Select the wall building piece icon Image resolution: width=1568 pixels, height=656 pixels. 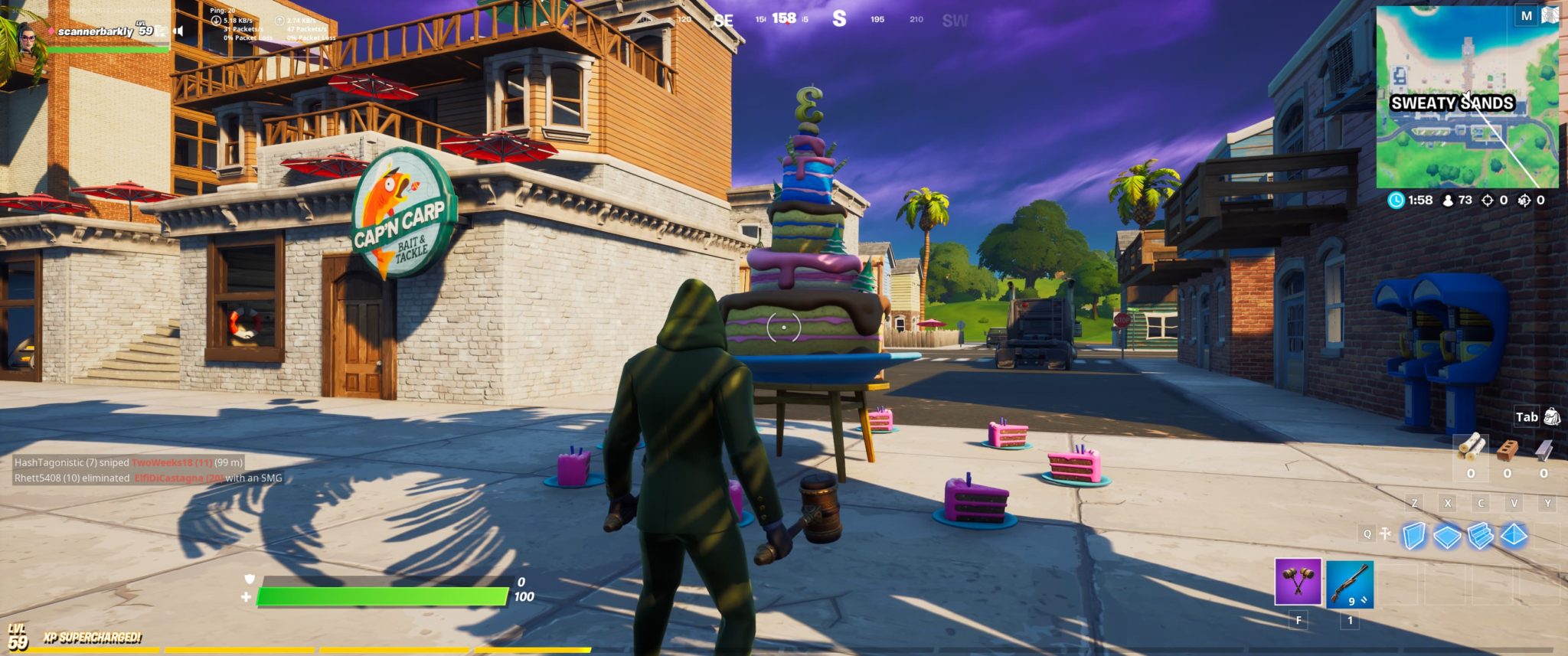pos(1415,534)
